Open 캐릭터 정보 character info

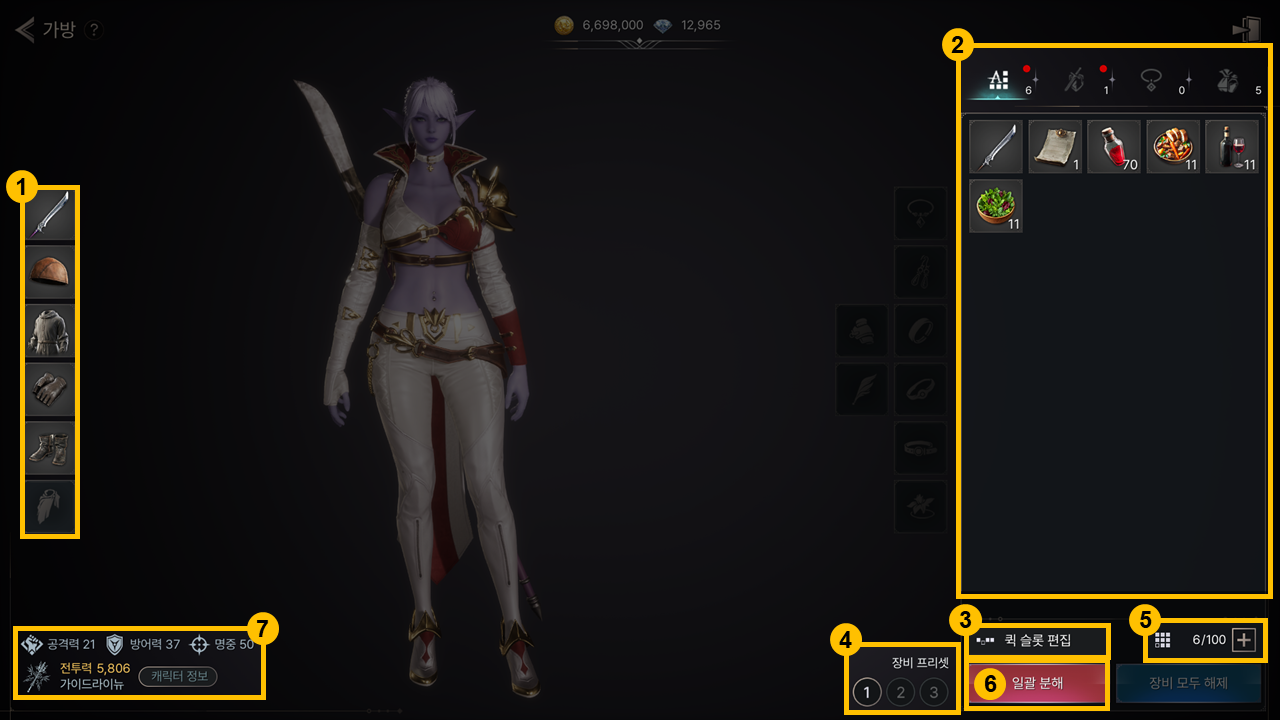point(177,676)
